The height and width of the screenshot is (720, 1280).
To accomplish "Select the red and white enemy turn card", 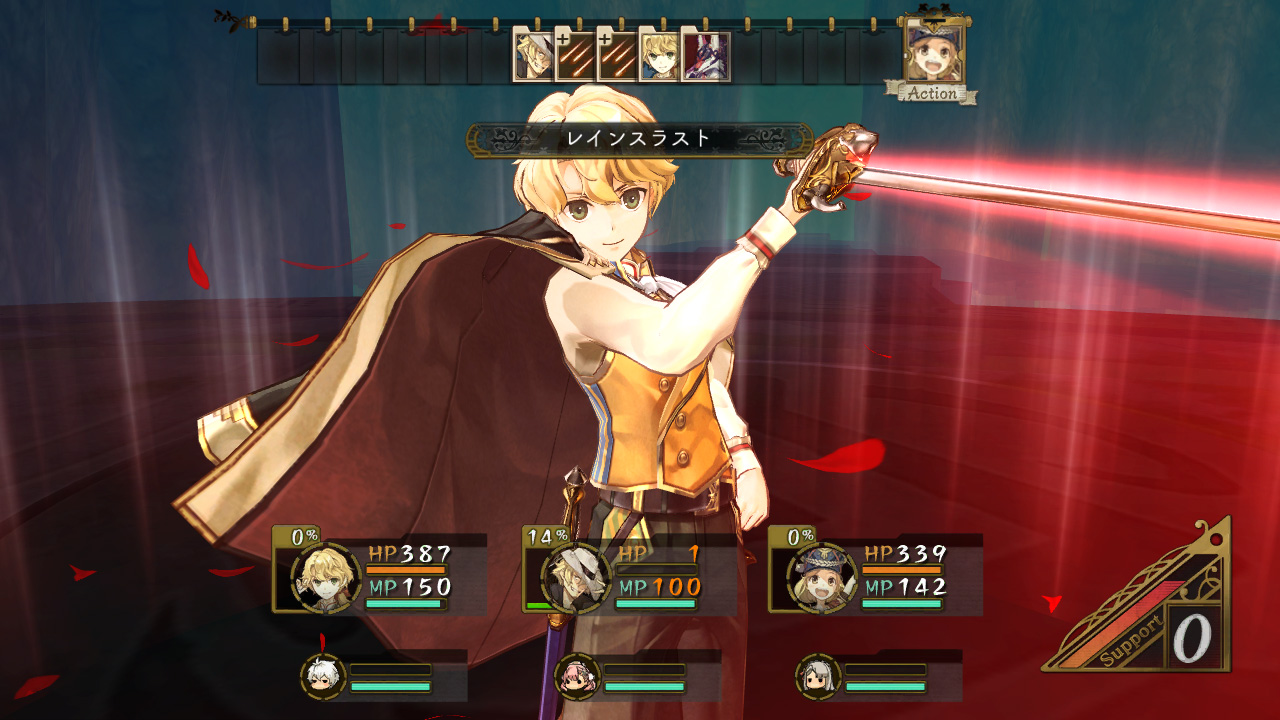I will pos(705,56).
